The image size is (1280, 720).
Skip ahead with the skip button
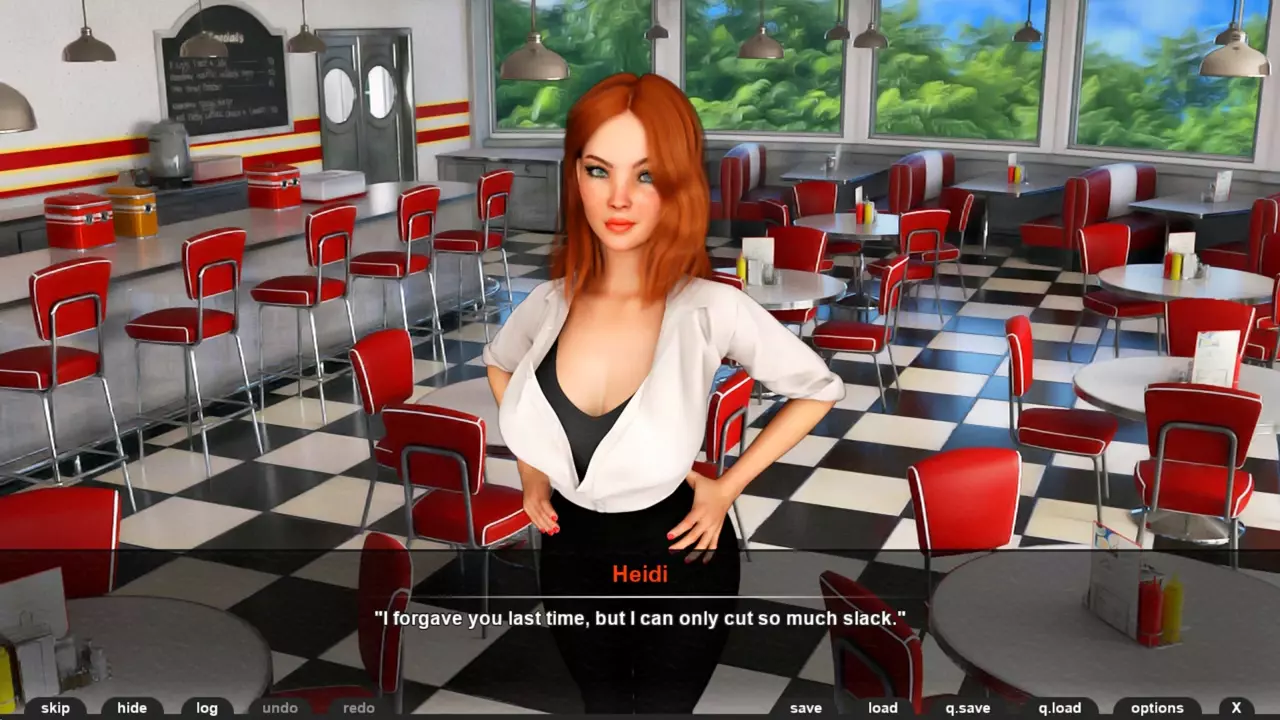pos(55,708)
